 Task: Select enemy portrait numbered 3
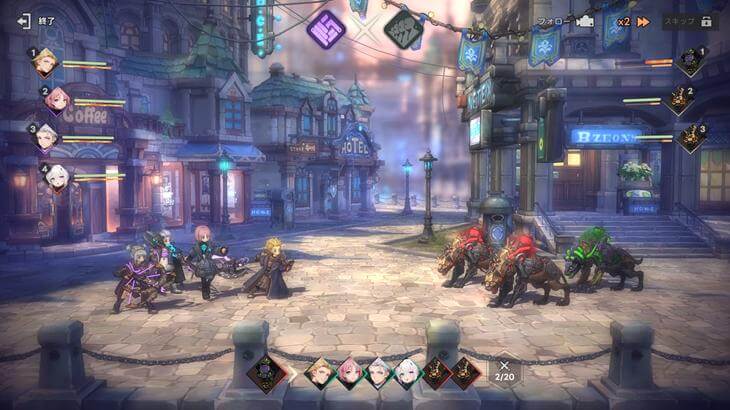689,137
